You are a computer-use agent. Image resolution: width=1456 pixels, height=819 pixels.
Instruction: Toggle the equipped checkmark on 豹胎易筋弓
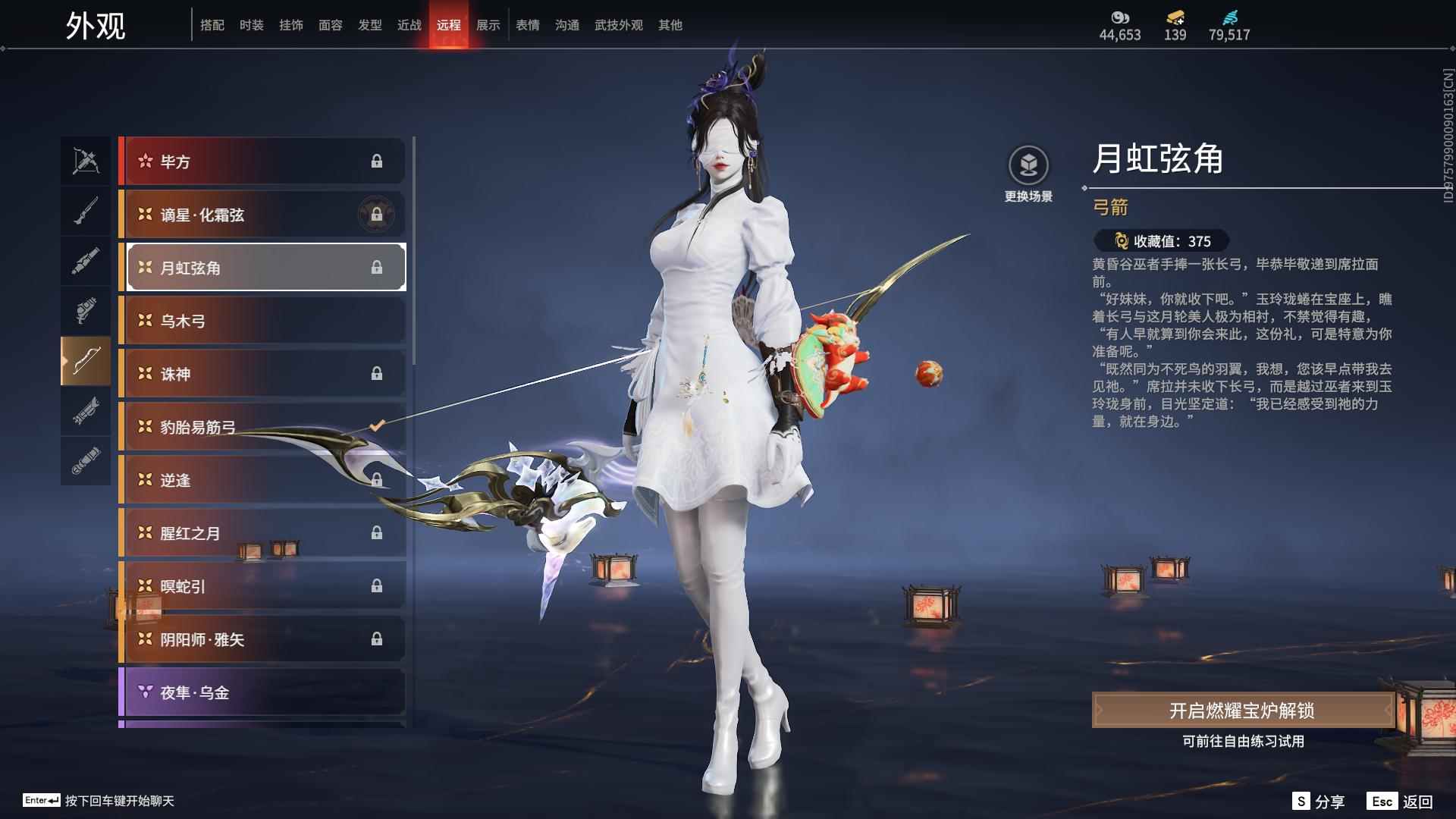[377, 426]
